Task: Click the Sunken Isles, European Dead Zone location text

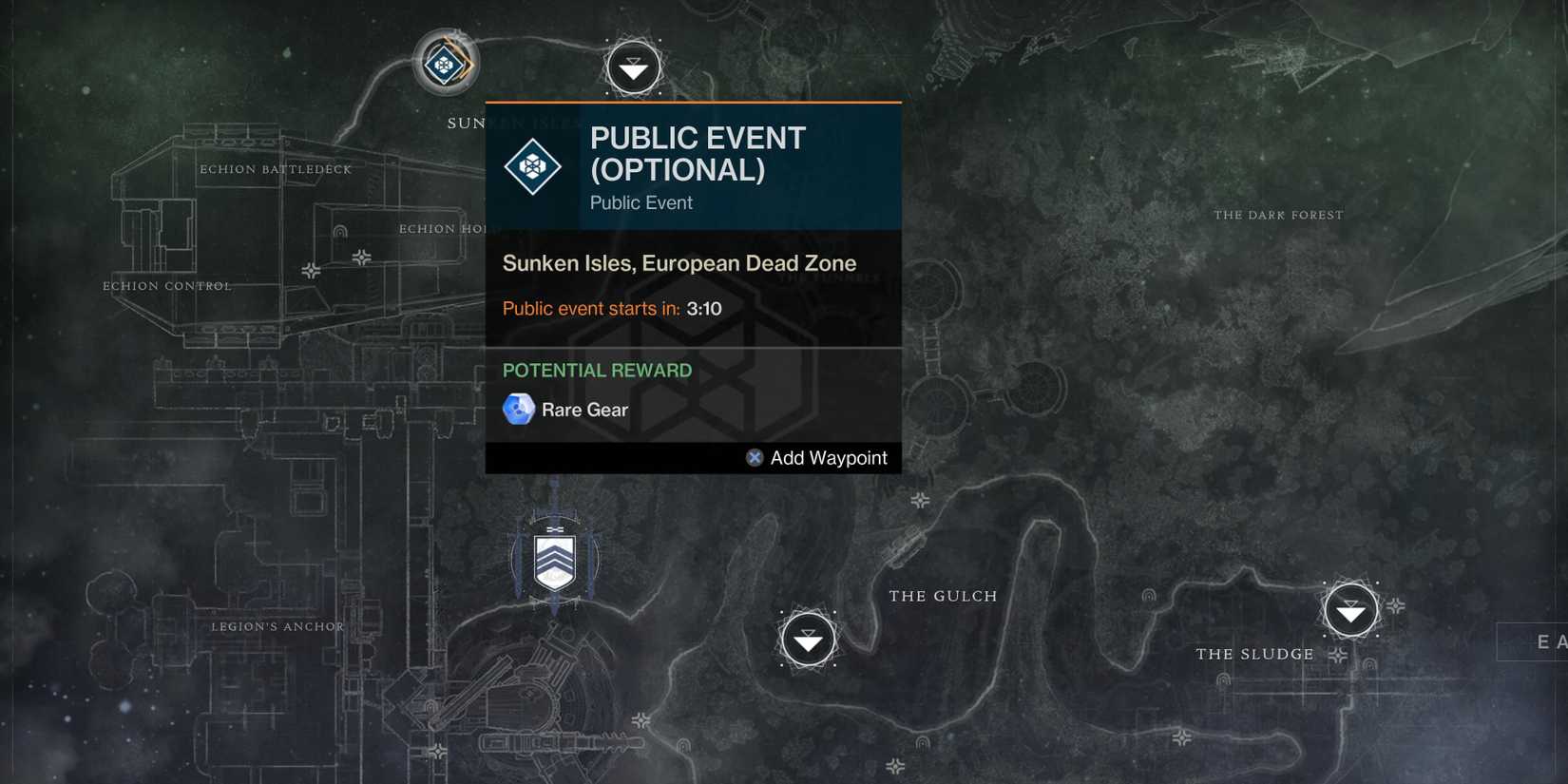Action: point(680,263)
